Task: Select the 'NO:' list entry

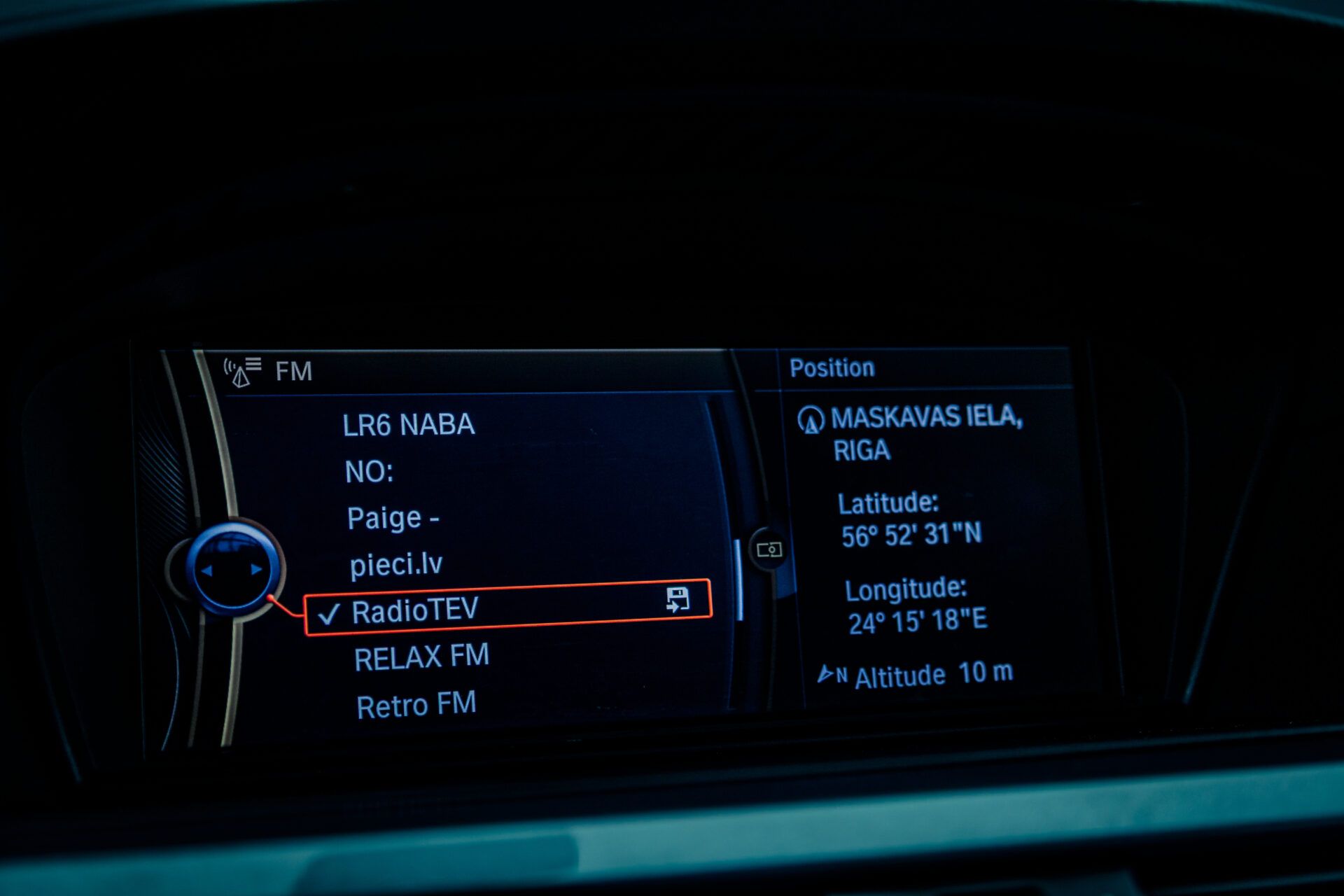Action: (x=369, y=472)
